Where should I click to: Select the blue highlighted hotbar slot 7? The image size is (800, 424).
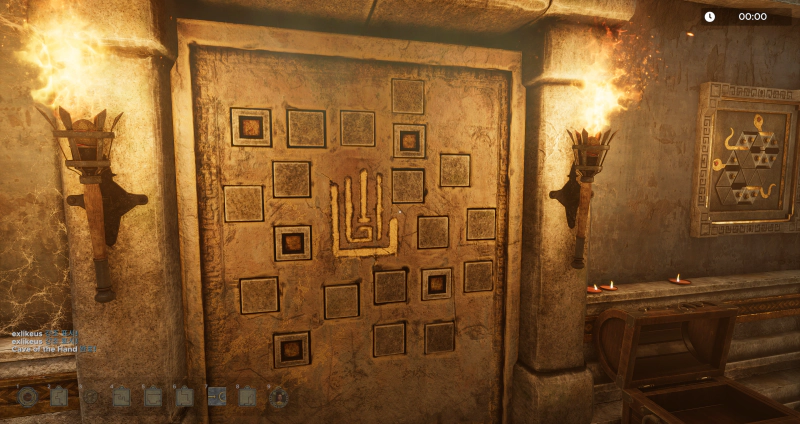[x=216, y=397]
